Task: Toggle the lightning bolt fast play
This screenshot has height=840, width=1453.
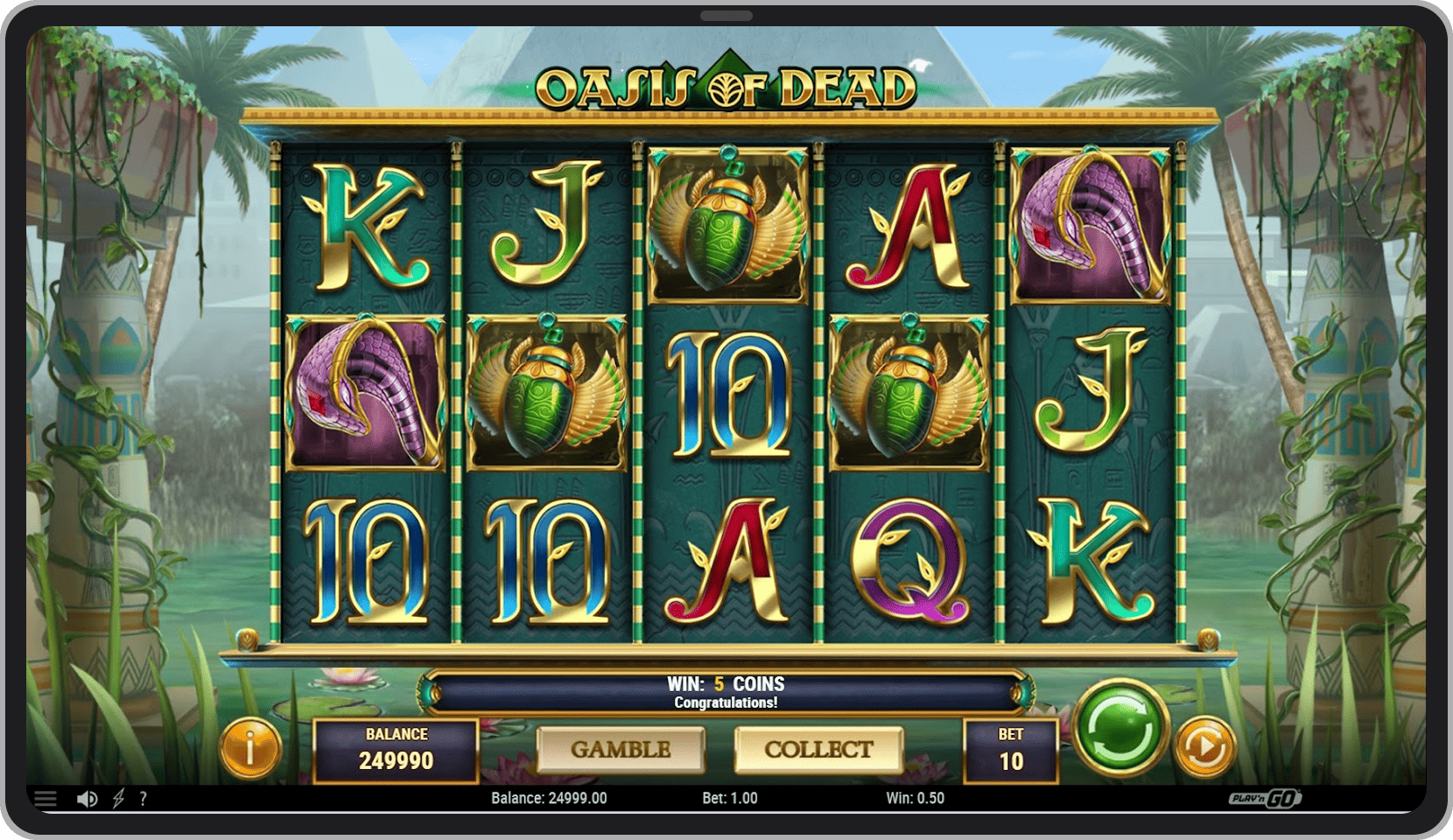Action: click(118, 798)
